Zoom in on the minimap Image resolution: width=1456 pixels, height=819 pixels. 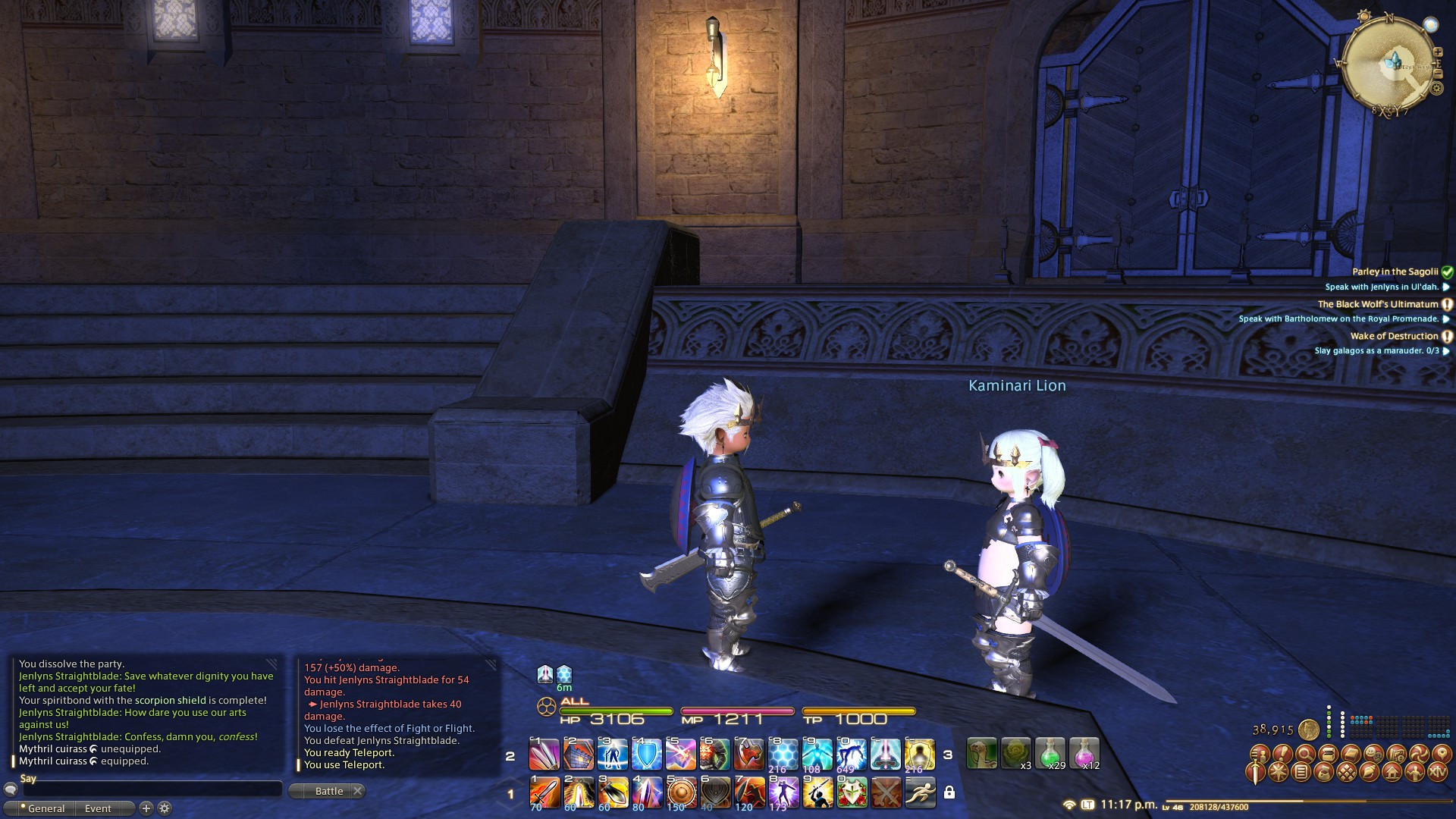[x=1438, y=52]
